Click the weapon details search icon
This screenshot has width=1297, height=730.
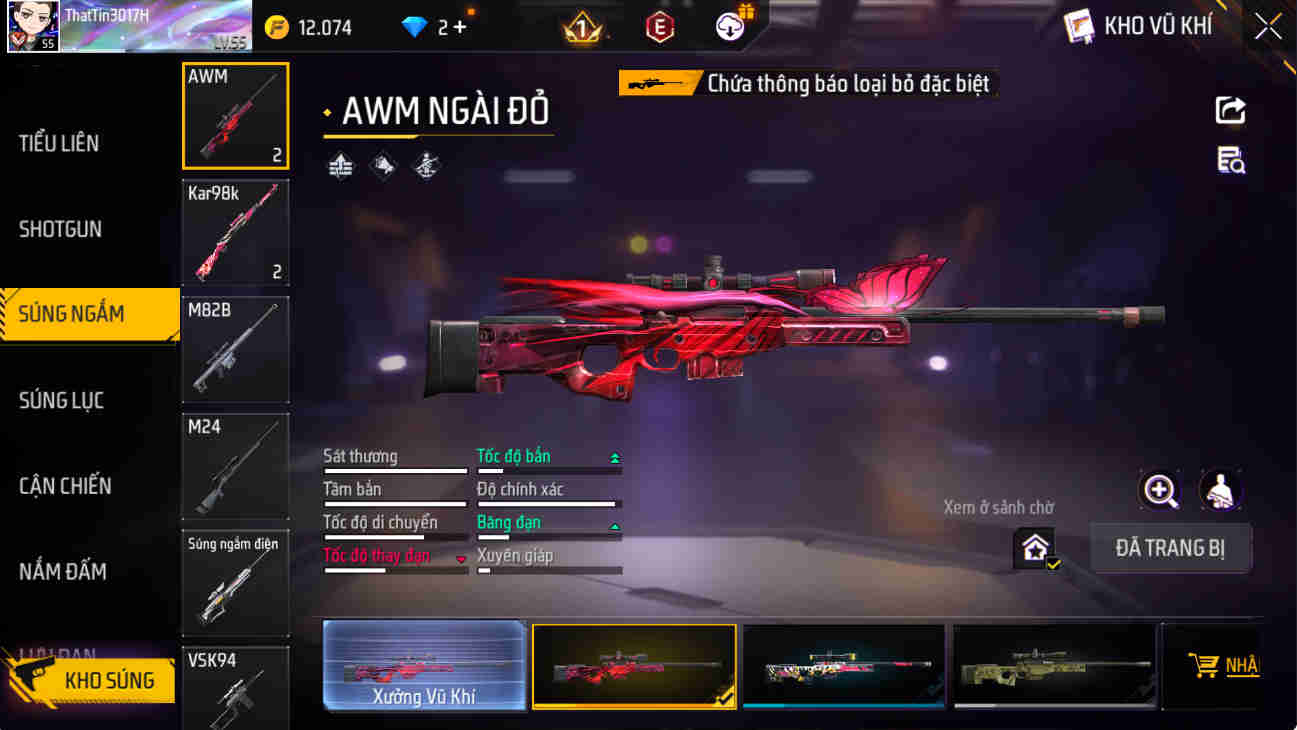pyautogui.click(x=1232, y=160)
